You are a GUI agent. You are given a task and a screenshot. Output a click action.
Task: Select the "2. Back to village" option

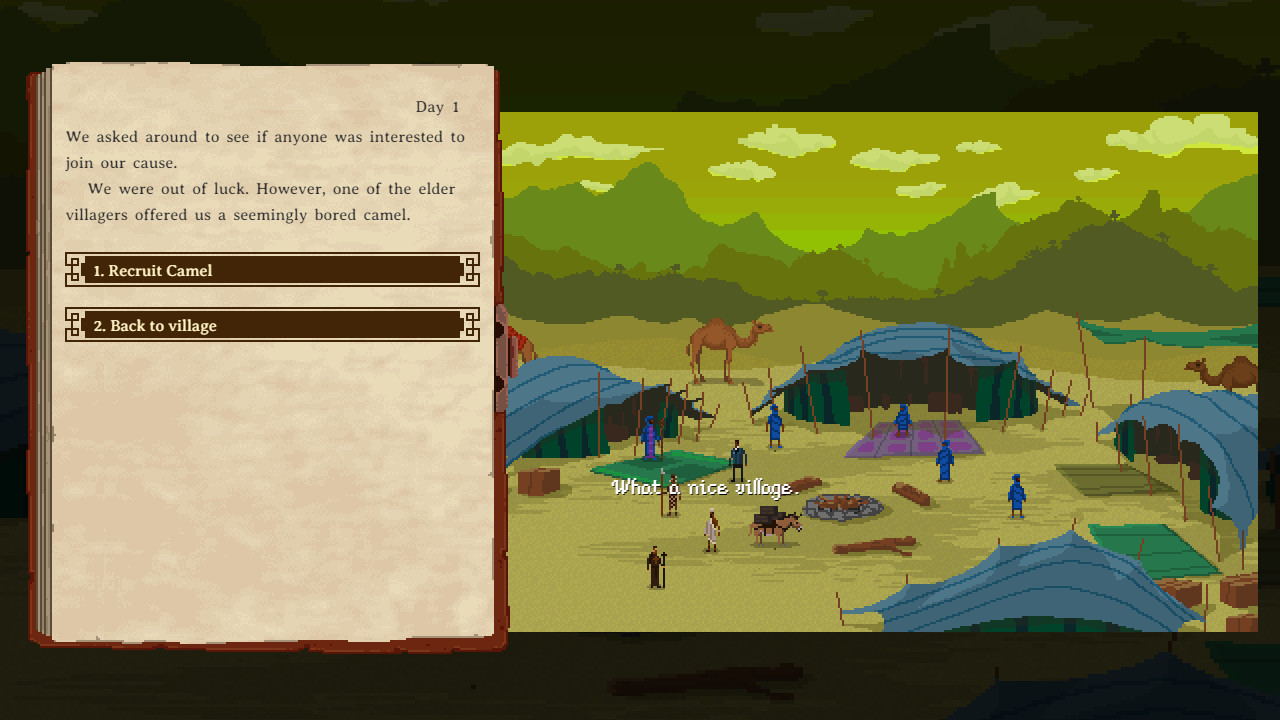point(270,325)
